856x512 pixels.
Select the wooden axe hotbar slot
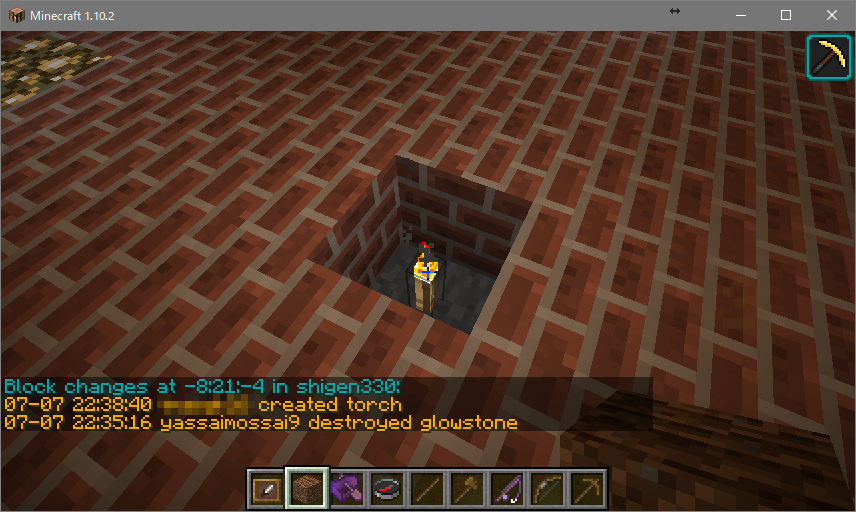(x=466, y=489)
